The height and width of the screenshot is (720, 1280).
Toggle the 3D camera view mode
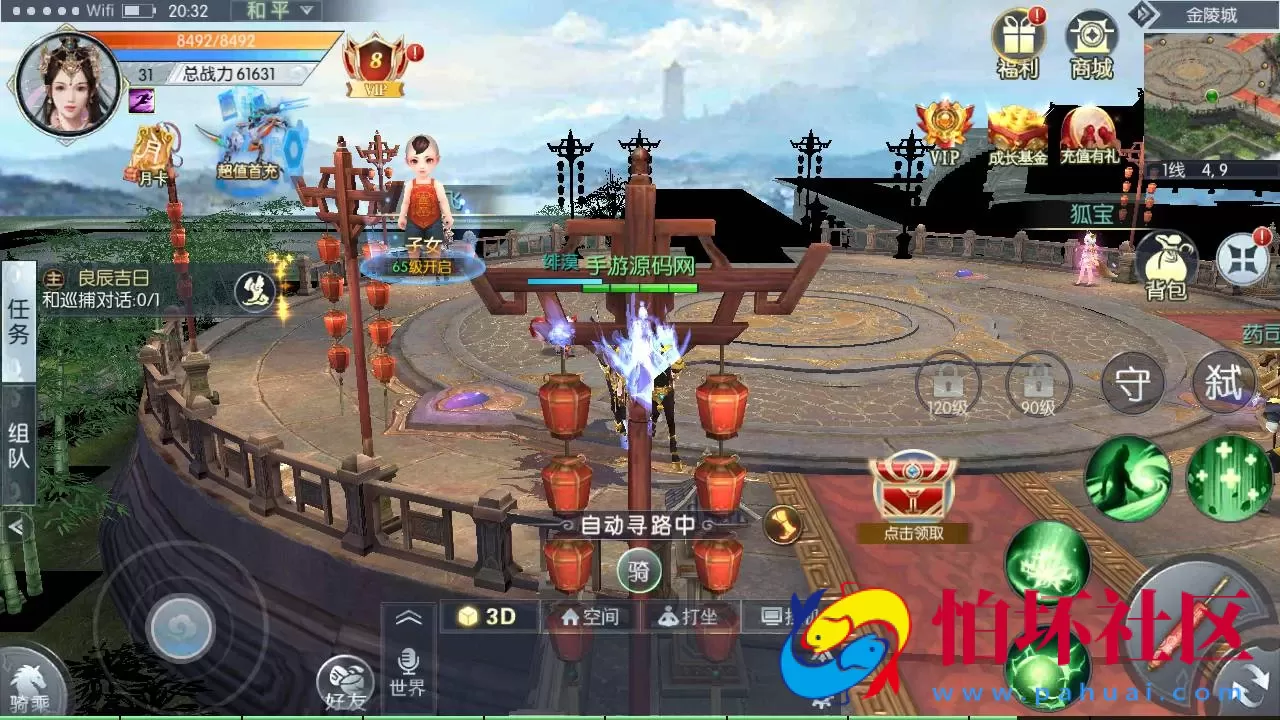pyautogui.click(x=487, y=616)
